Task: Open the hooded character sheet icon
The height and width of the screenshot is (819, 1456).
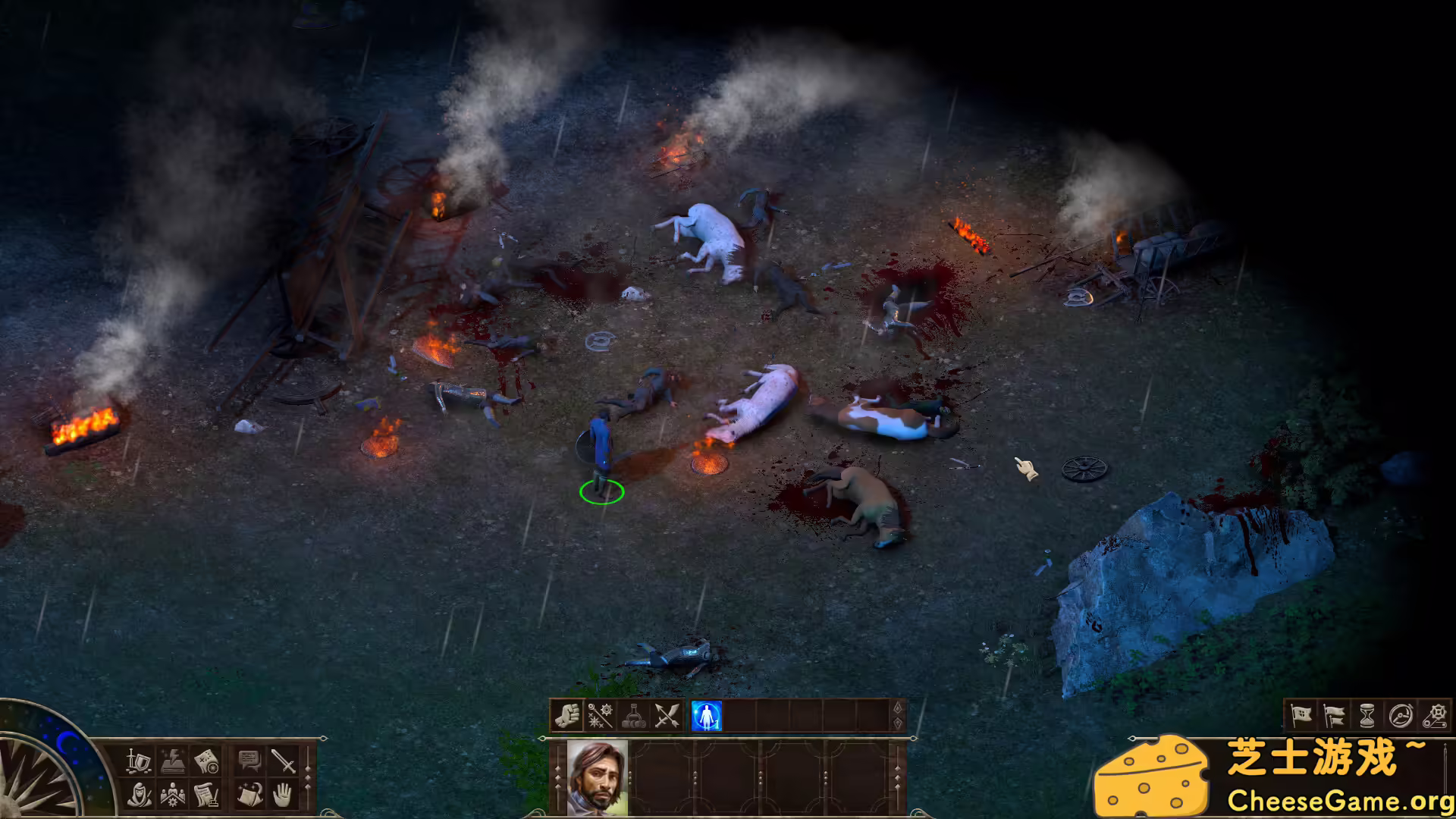Action: point(139,794)
